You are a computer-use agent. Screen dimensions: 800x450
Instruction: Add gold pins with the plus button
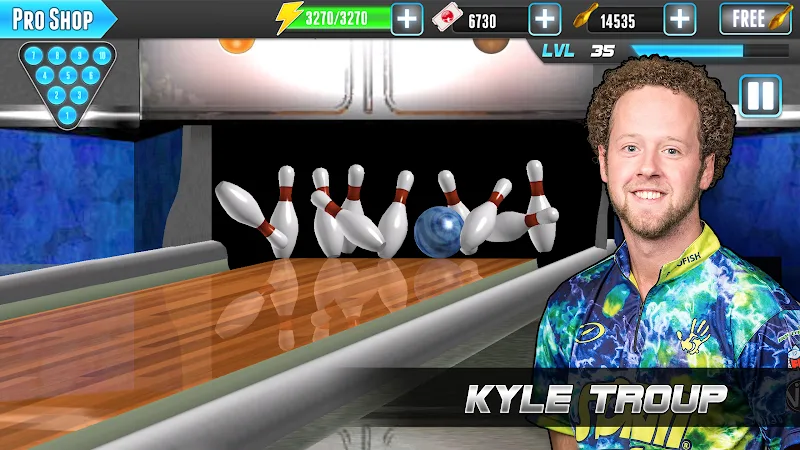(680, 19)
